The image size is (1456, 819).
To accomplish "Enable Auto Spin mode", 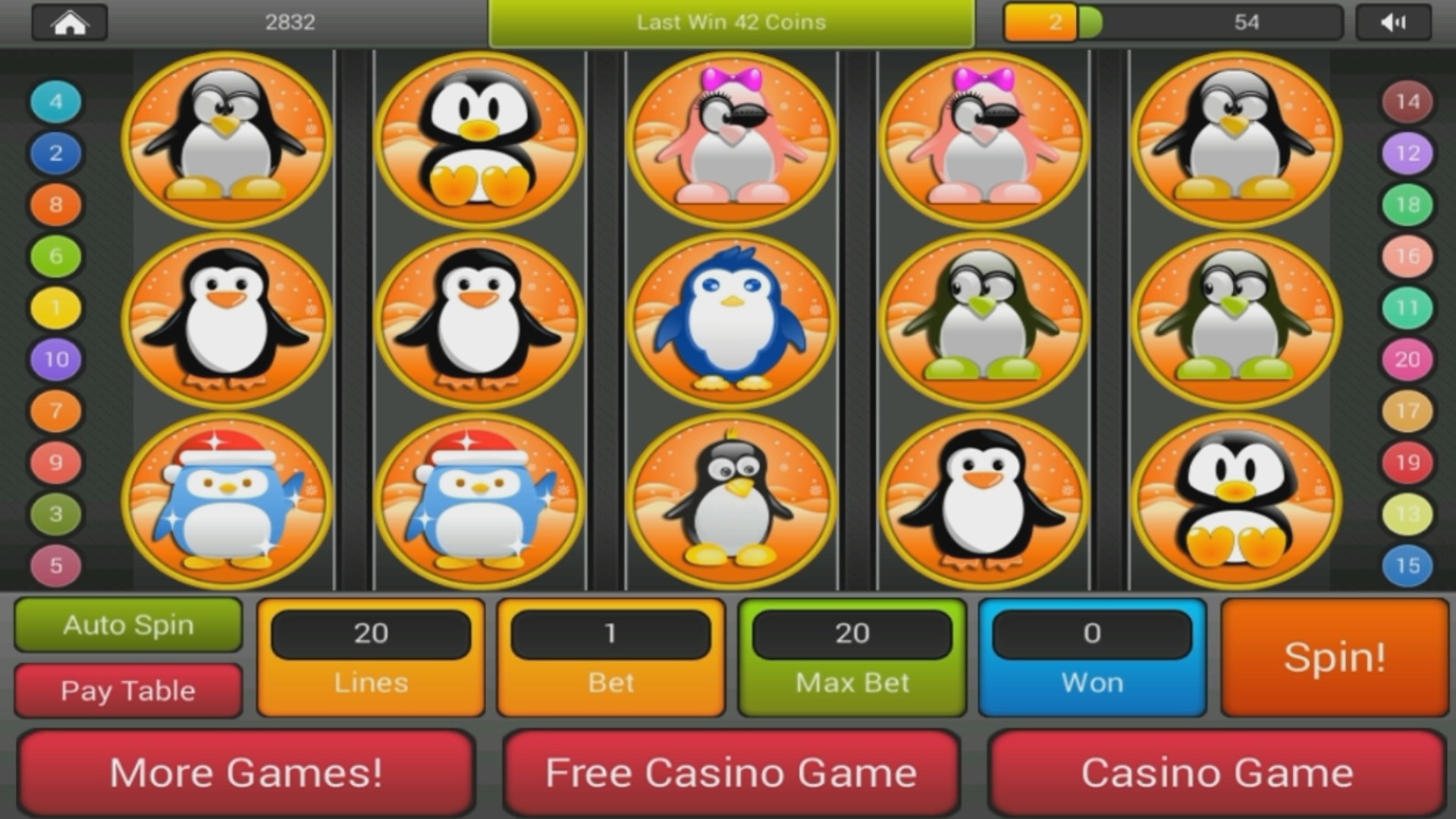I will click(x=127, y=625).
